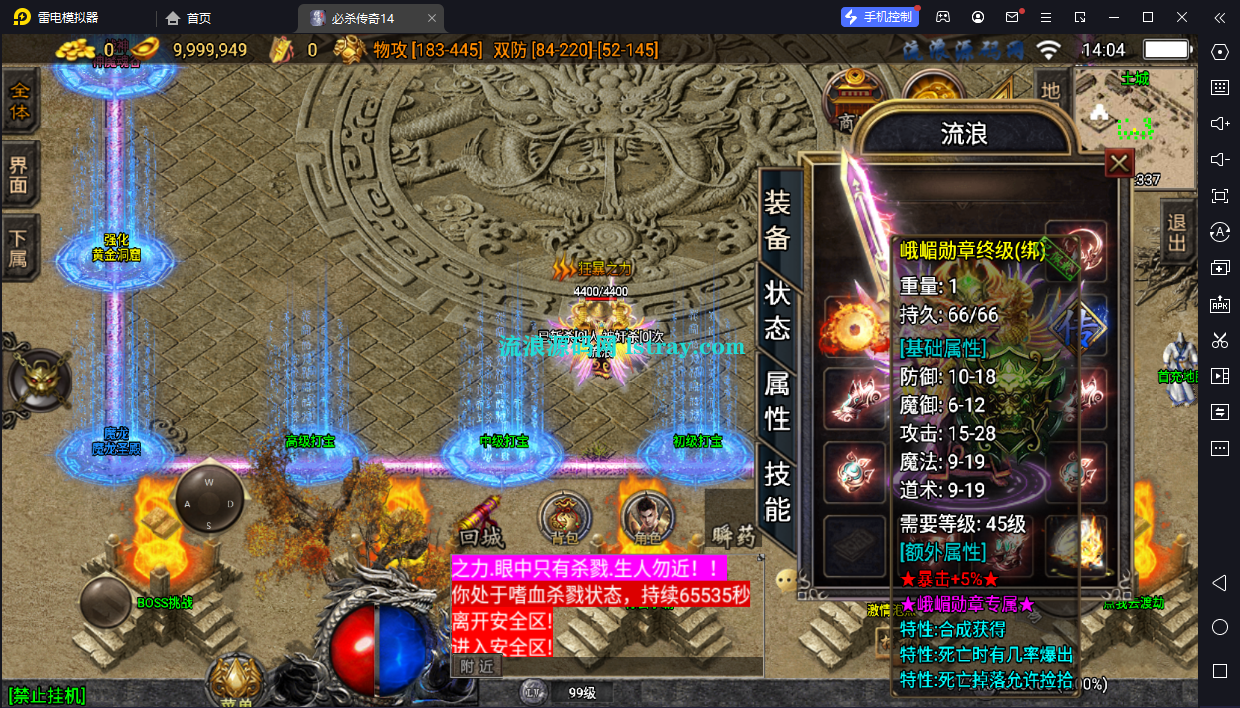Tap the 回城 return-to-town icon
1240x708 pixels.
tap(480, 520)
